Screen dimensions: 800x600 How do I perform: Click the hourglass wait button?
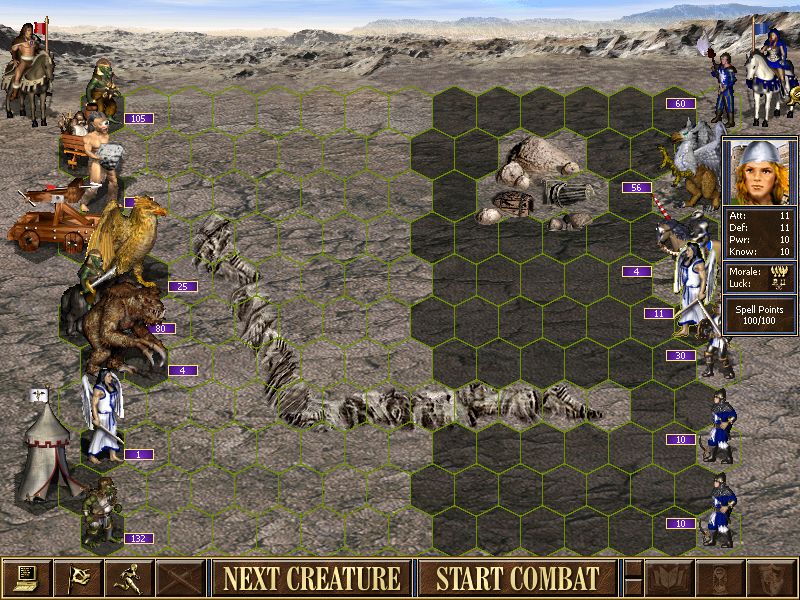click(x=719, y=578)
